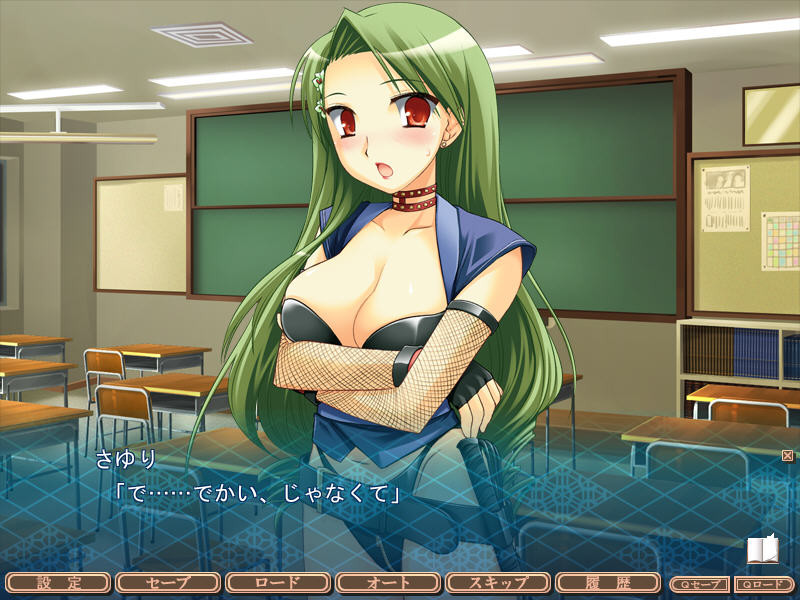Open the 設定 settings menu
This screenshot has height=600, width=800.
[x=57, y=583]
